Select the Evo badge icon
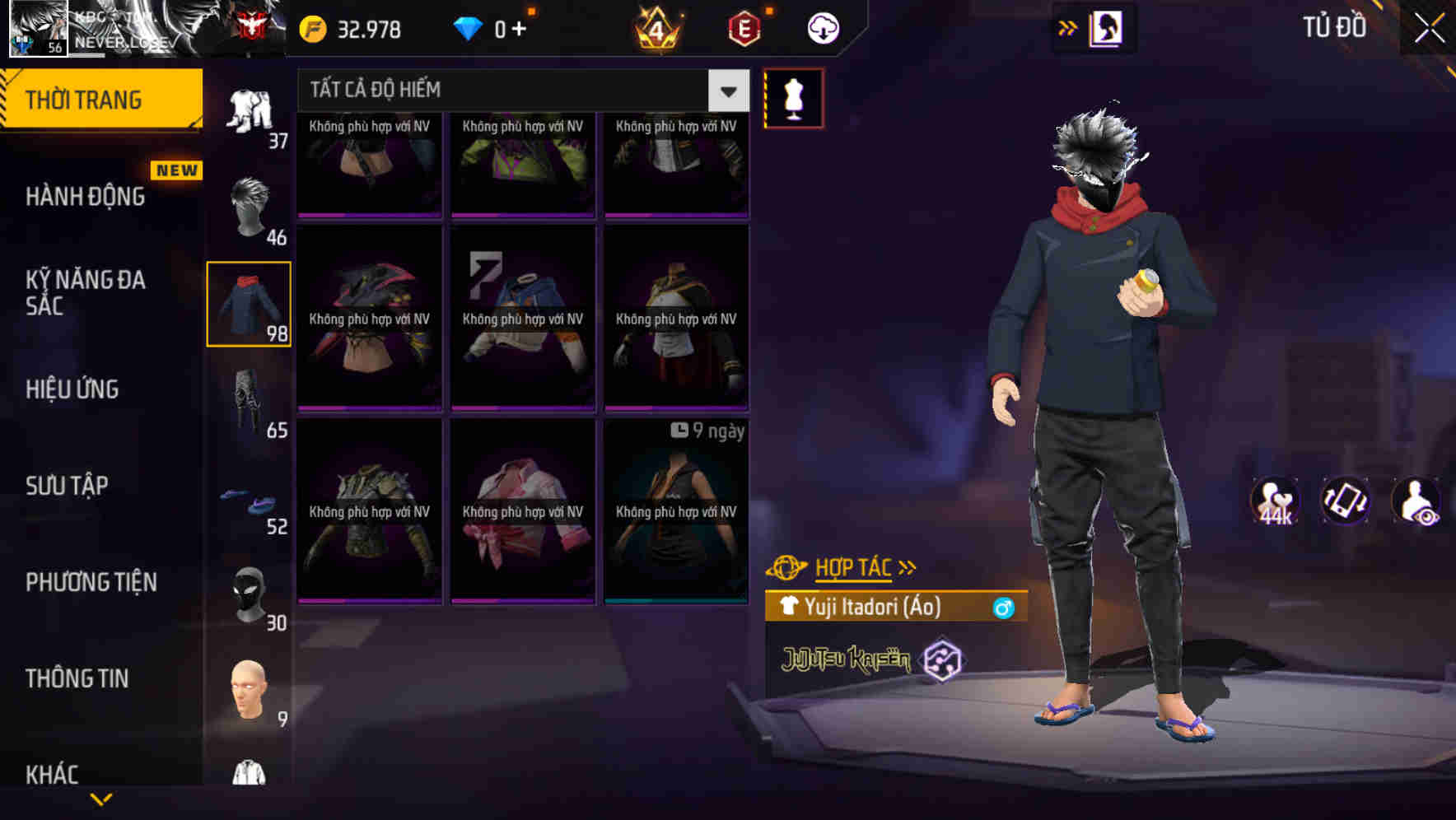This screenshot has height=820, width=1456. coord(744,27)
